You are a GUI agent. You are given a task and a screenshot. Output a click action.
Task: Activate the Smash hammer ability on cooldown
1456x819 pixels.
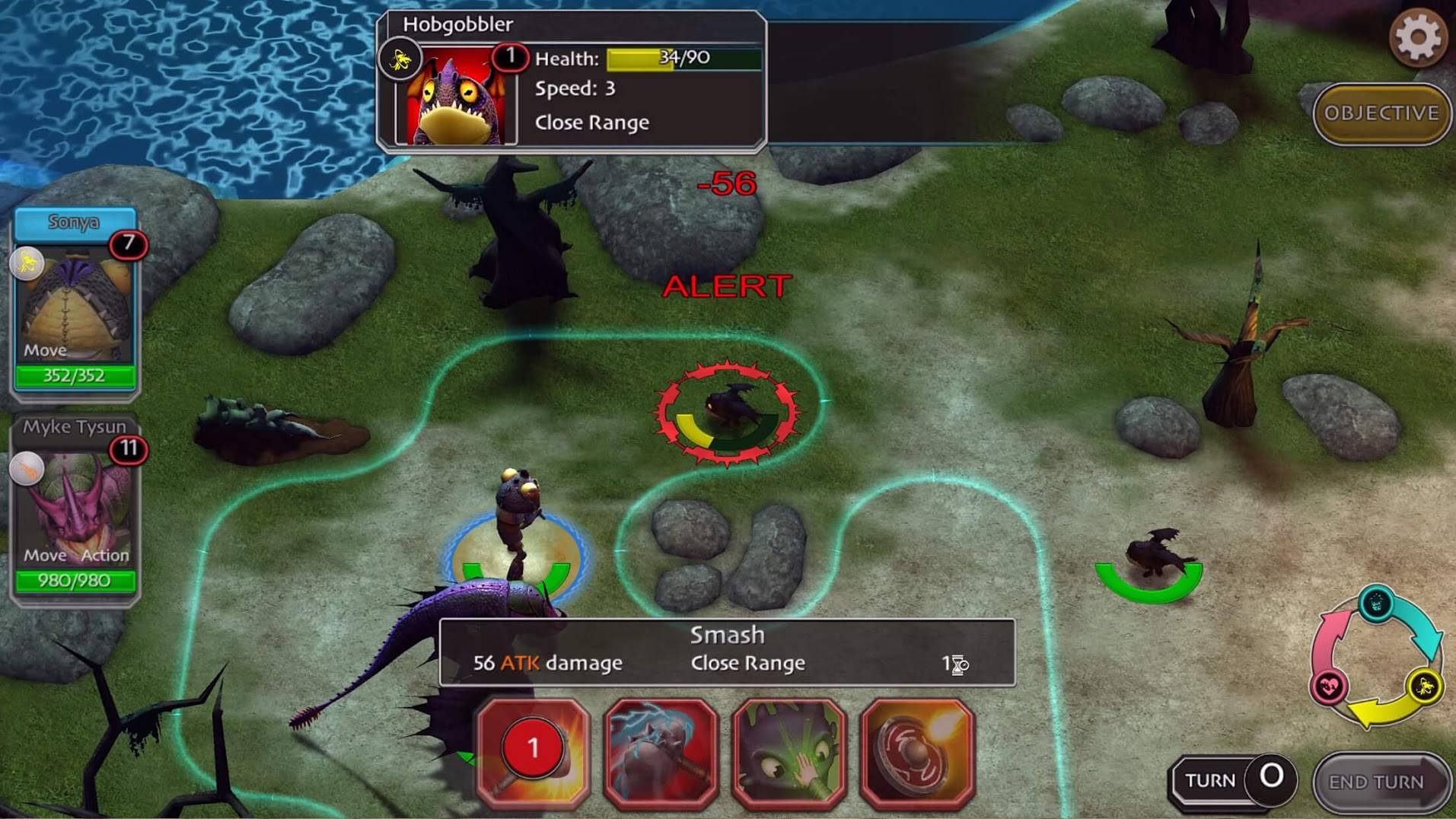click(x=533, y=750)
